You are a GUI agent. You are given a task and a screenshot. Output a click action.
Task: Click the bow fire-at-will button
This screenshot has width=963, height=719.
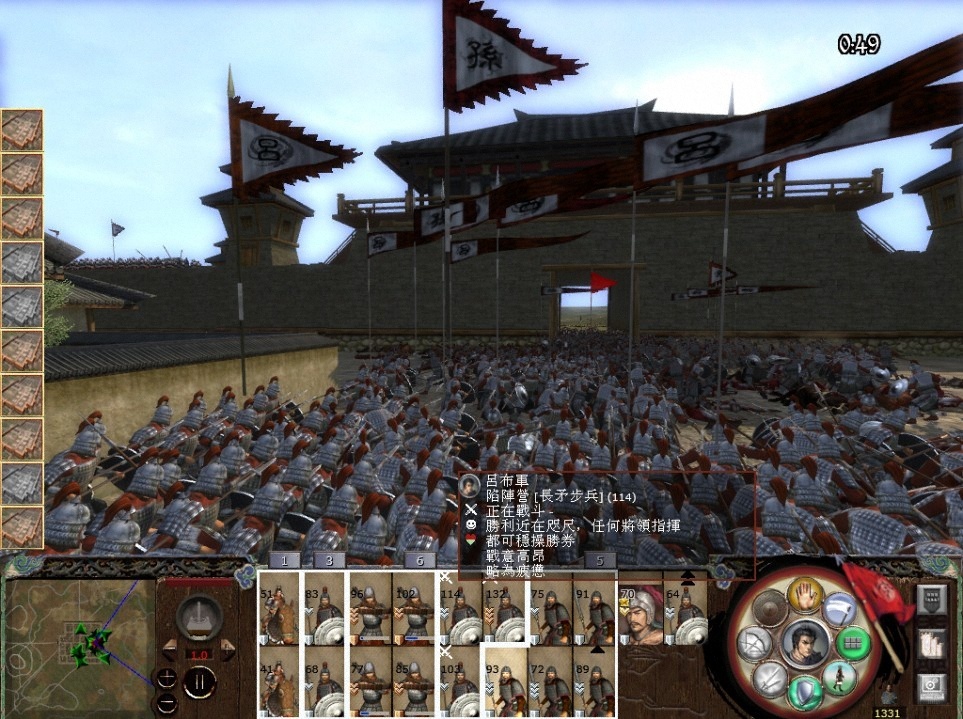click(x=755, y=644)
